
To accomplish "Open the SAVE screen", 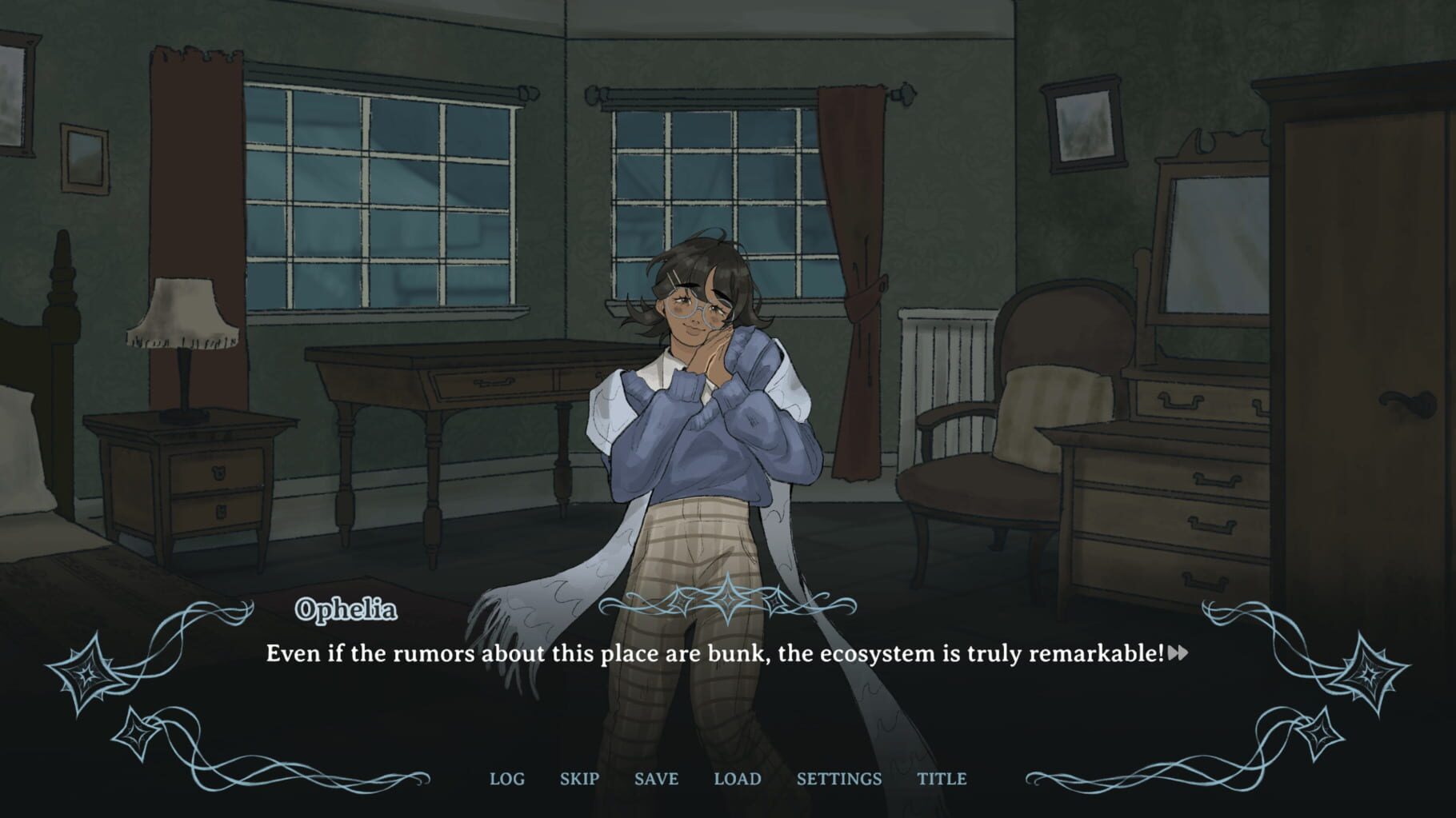I will 655,778.
